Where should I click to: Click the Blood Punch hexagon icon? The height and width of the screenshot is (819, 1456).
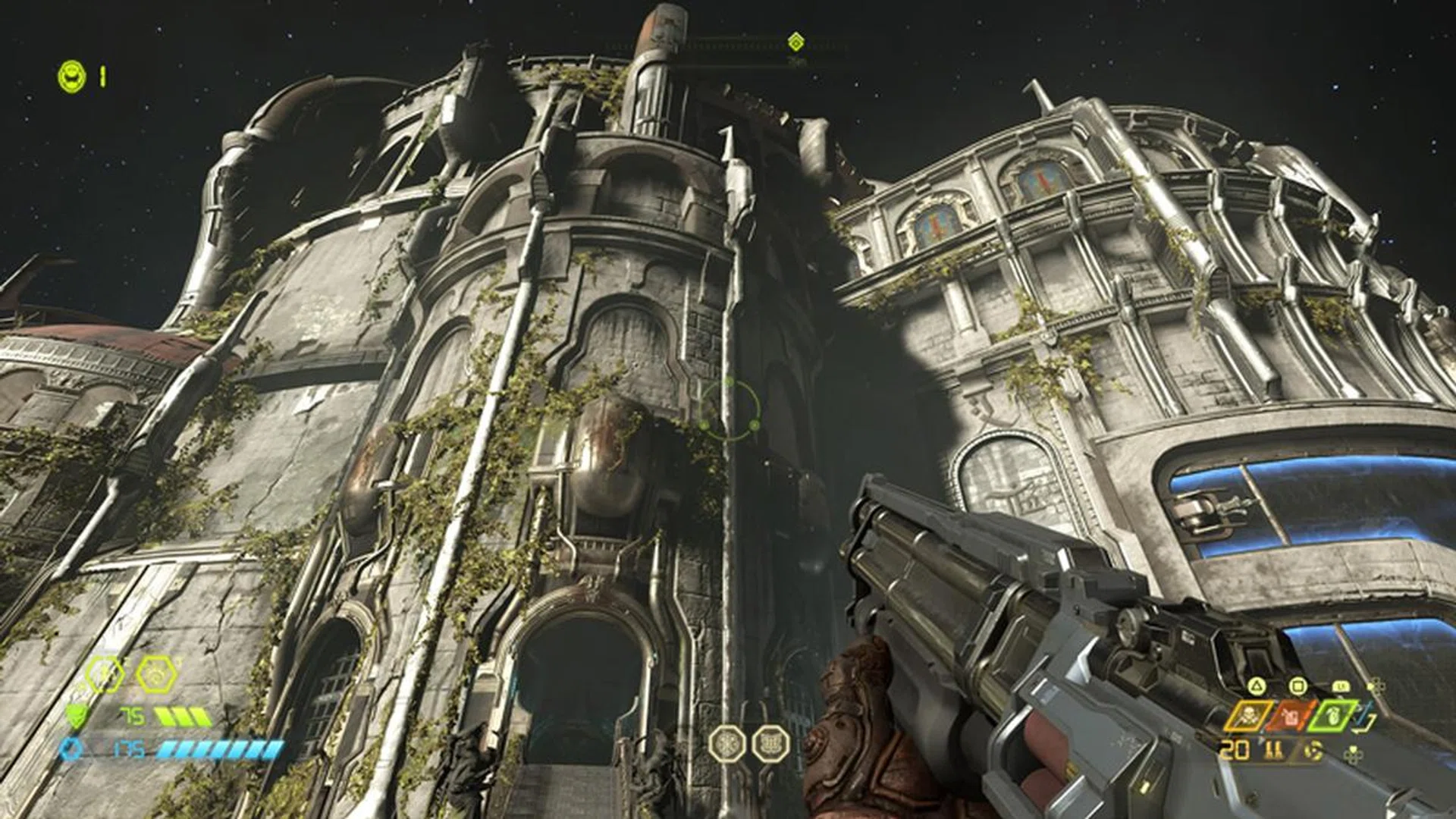pyautogui.click(x=103, y=673)
